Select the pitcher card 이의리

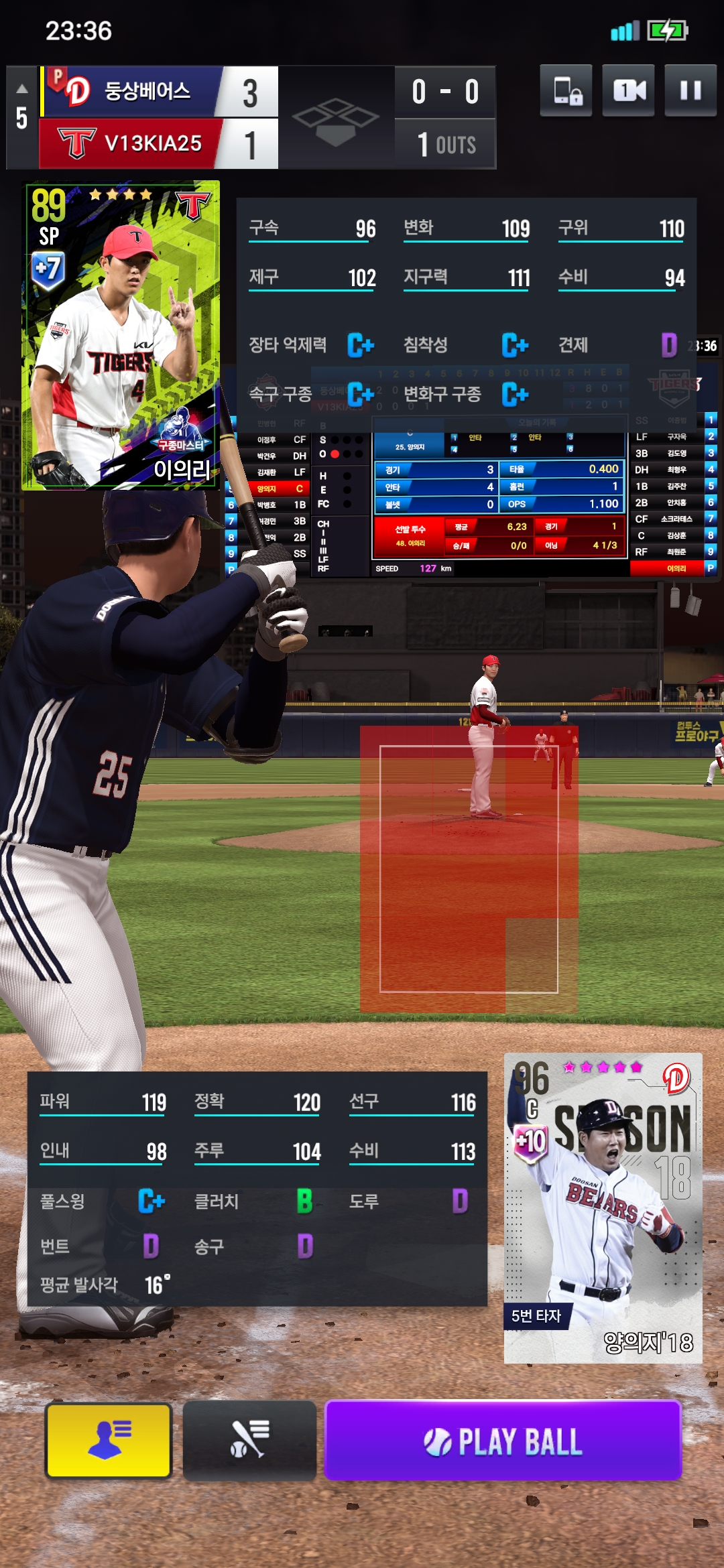(121, 335)
